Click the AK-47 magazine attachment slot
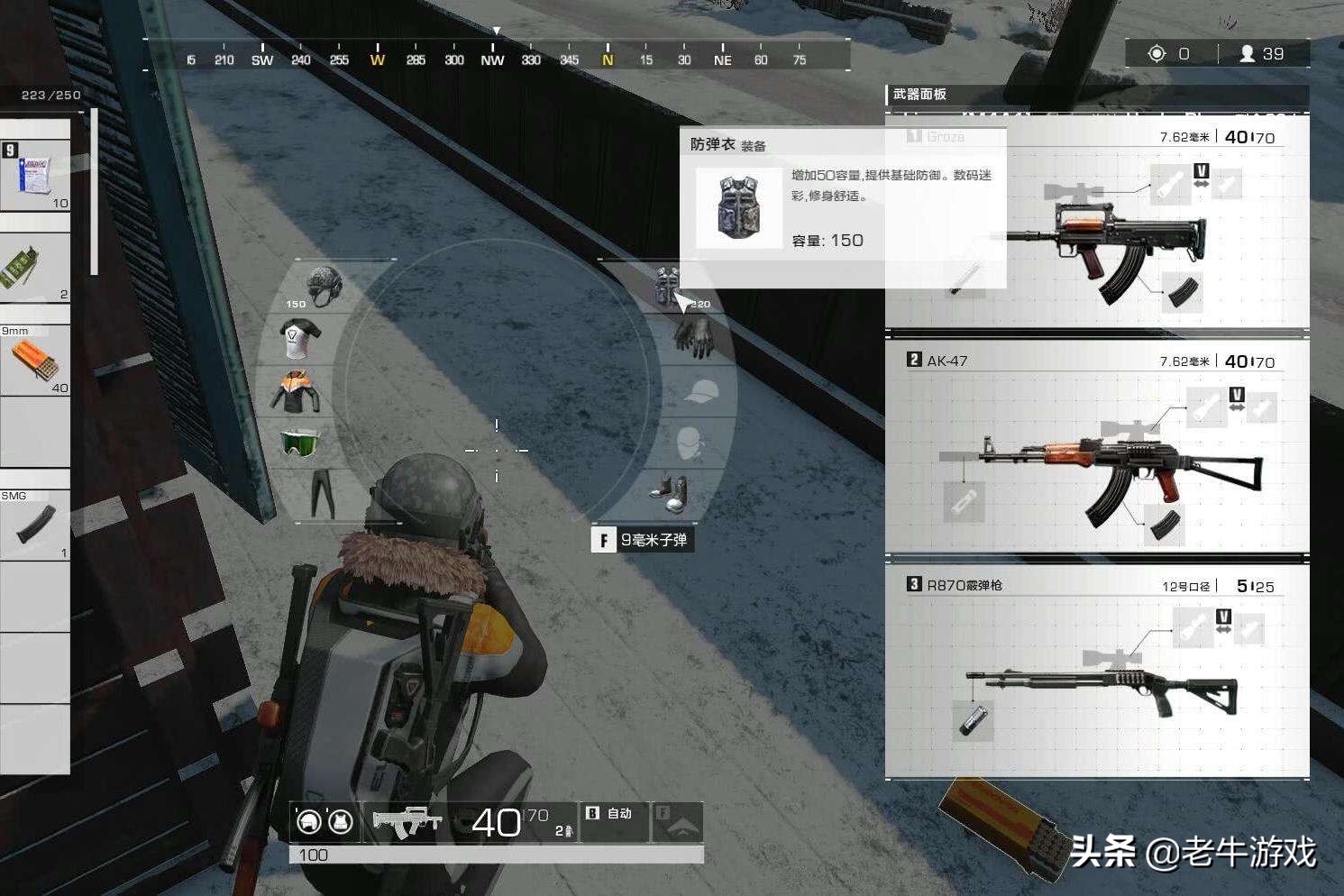This screenshot has width=1344, height=896. pos(1163,525)
